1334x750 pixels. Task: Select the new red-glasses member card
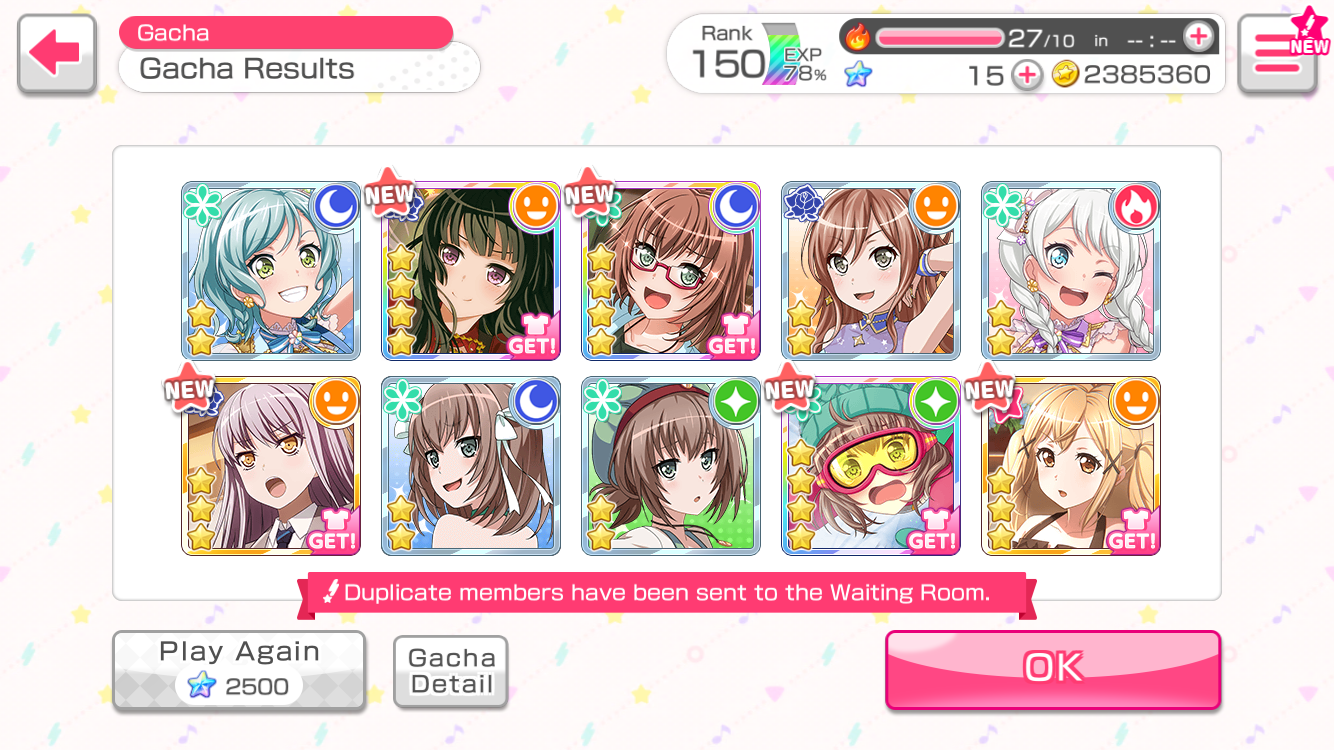click(x=671, y=271)
